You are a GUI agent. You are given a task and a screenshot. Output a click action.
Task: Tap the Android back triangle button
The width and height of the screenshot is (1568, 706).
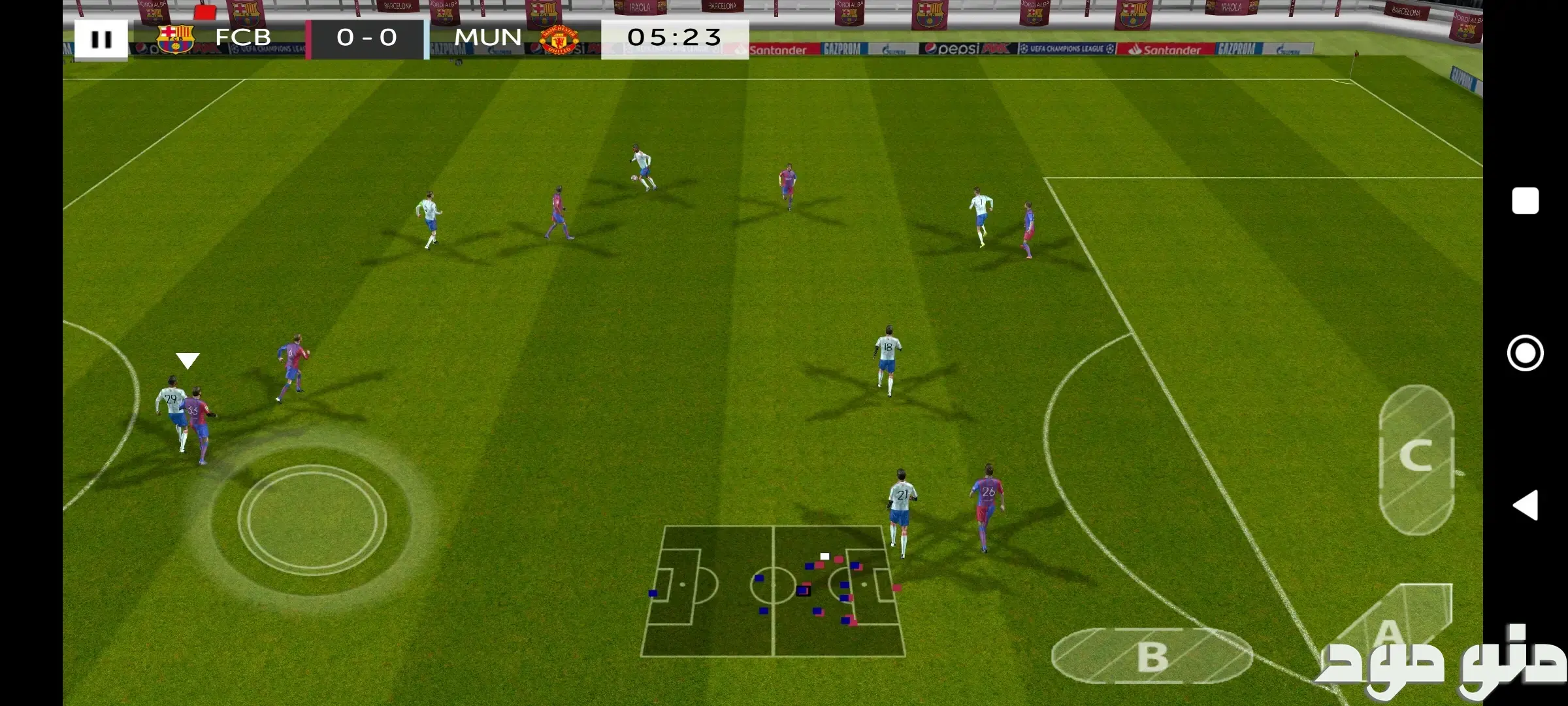coord(1526,505)
